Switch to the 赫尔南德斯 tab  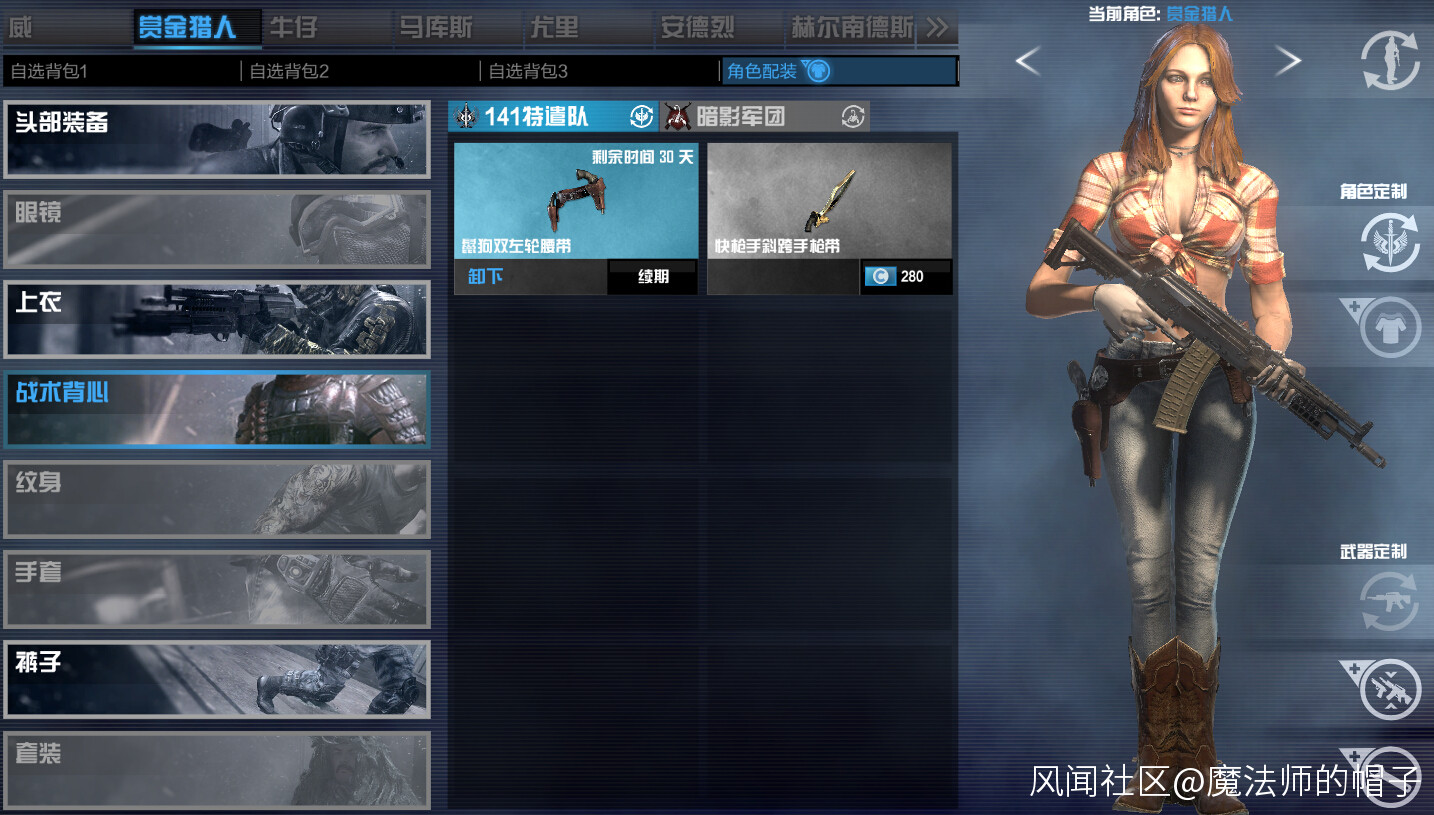pos(852,27)
